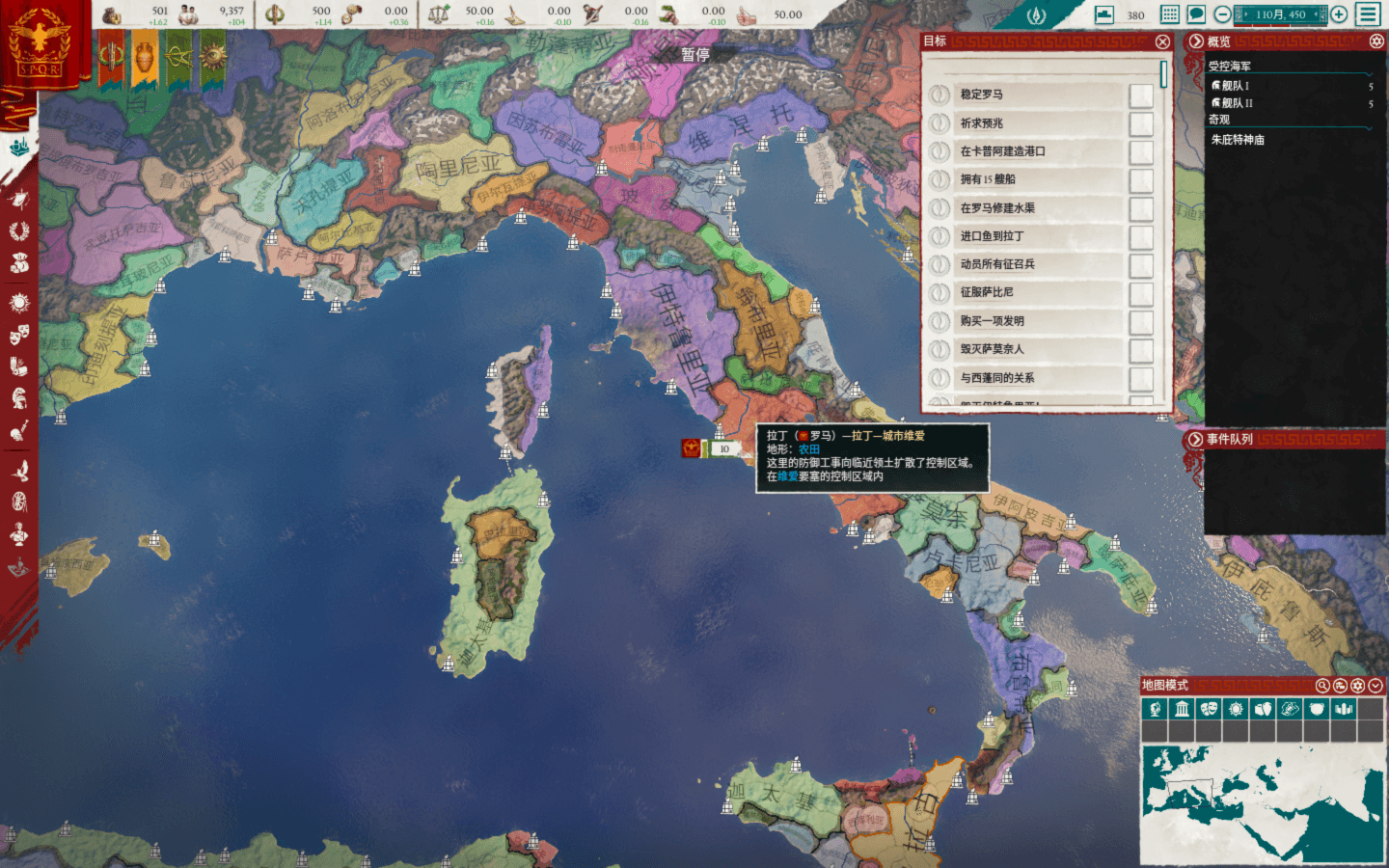Collapse the 地图模式 map mode panel
The width and height of the screenshot is (1389, 868).
click(1375, 685)
